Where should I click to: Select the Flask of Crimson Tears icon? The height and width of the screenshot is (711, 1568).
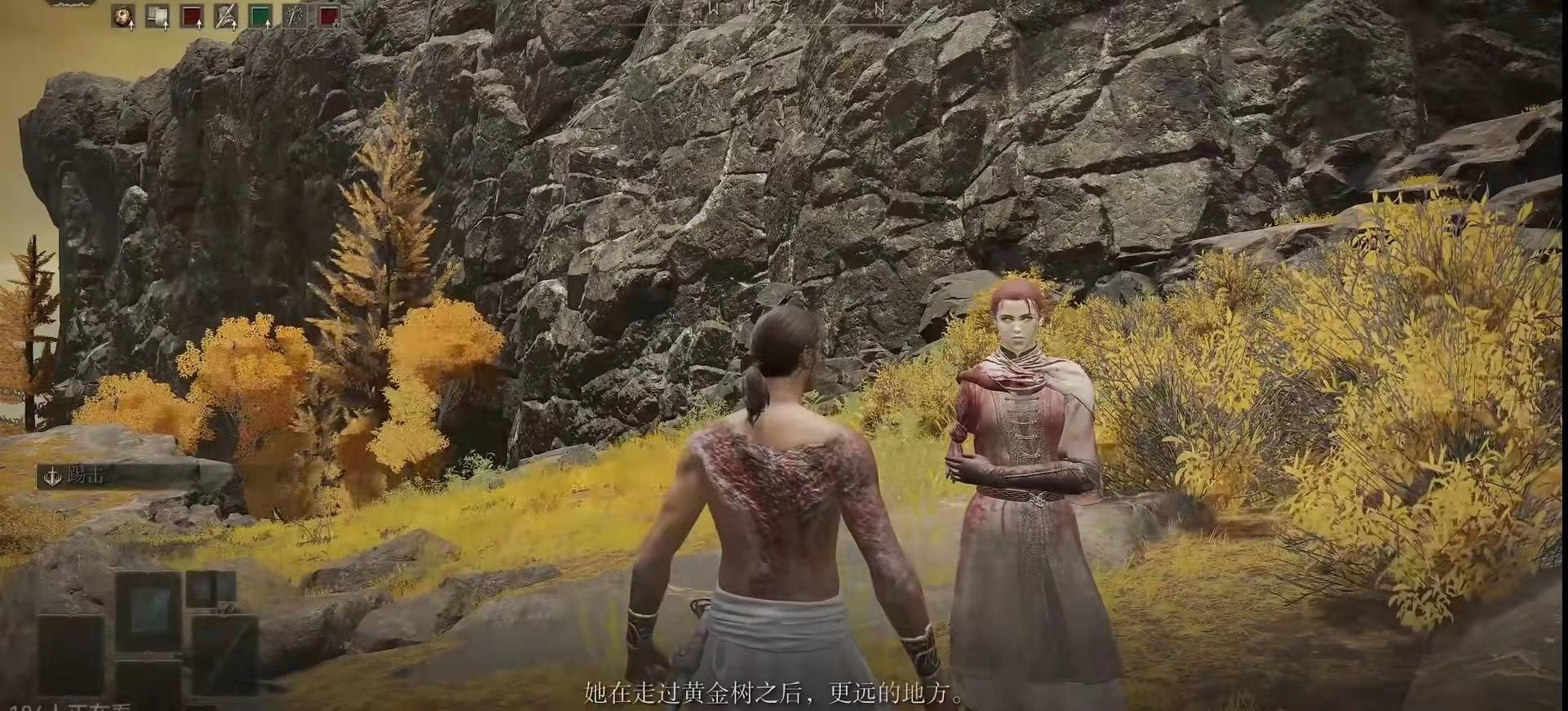coord(192,15)
